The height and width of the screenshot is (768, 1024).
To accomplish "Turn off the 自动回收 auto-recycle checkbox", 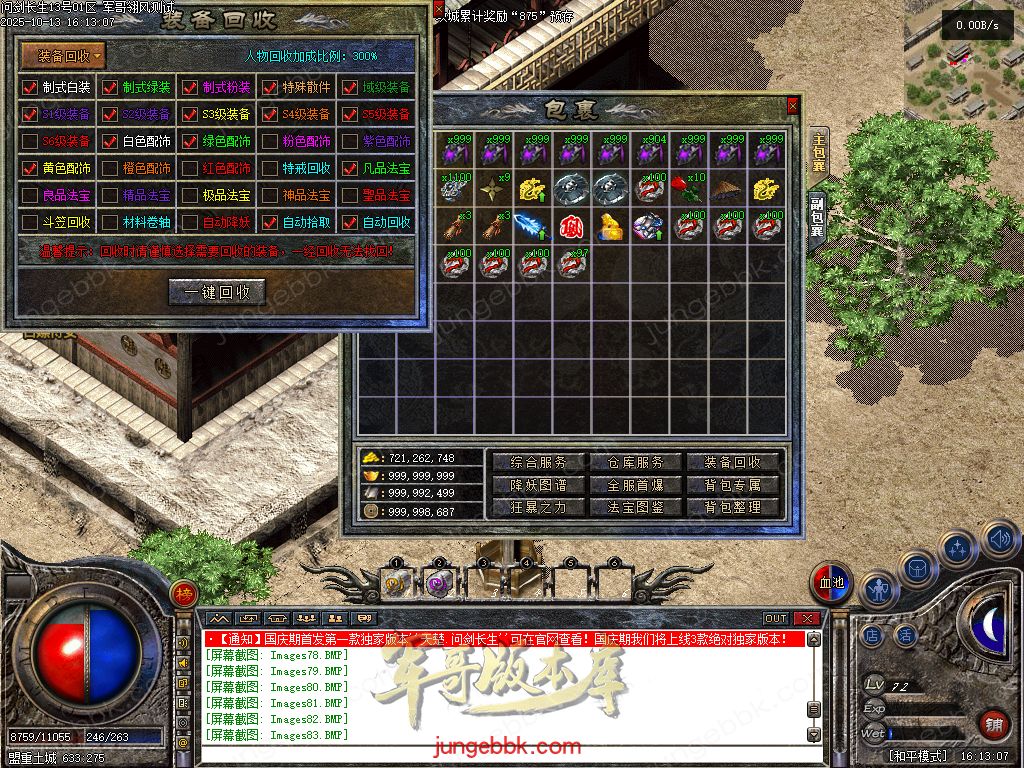I will [350, 222].
